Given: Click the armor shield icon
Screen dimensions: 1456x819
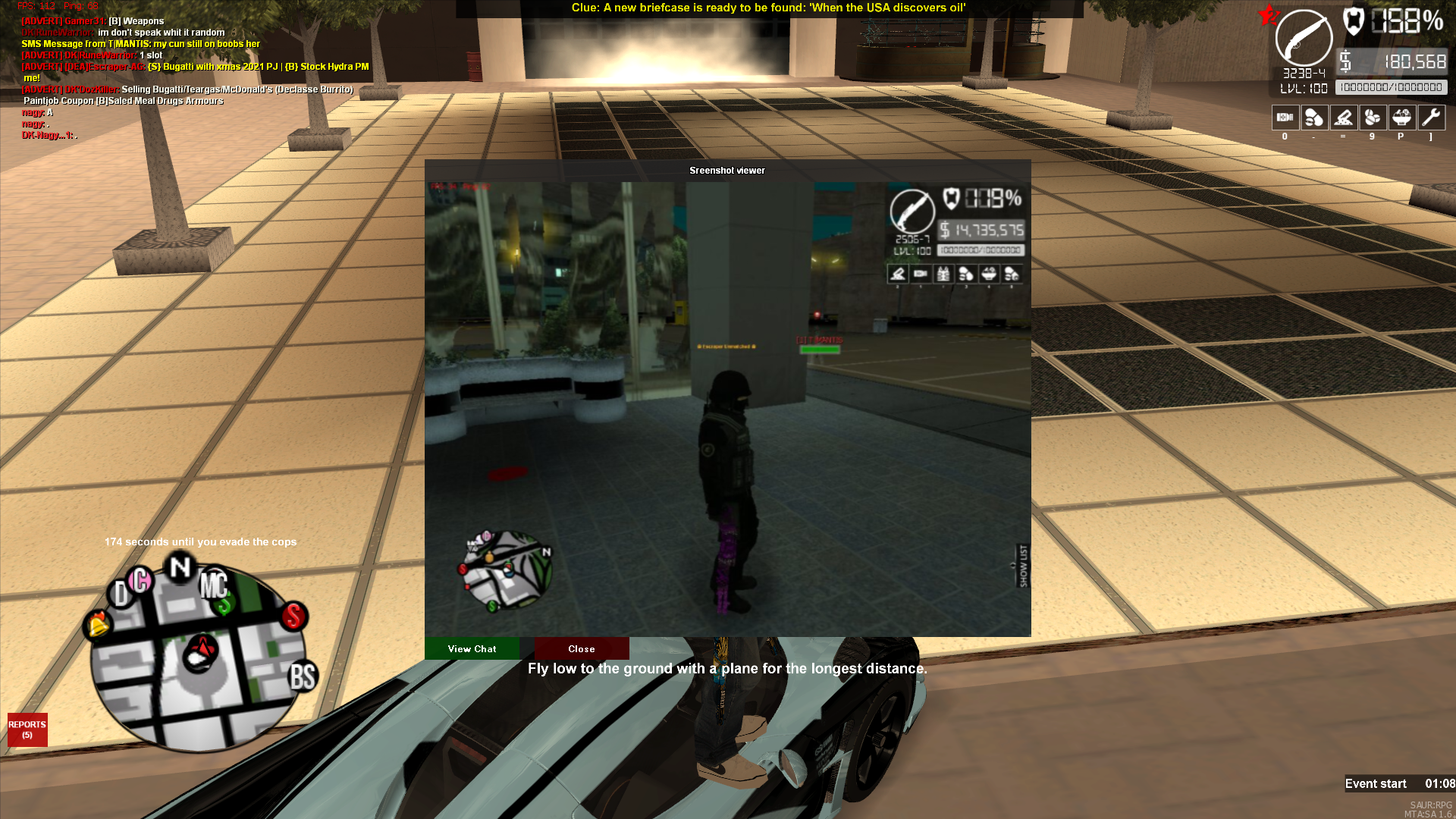Looking at the screenshot, I should pyautogui.click(x=1354, y=20).
